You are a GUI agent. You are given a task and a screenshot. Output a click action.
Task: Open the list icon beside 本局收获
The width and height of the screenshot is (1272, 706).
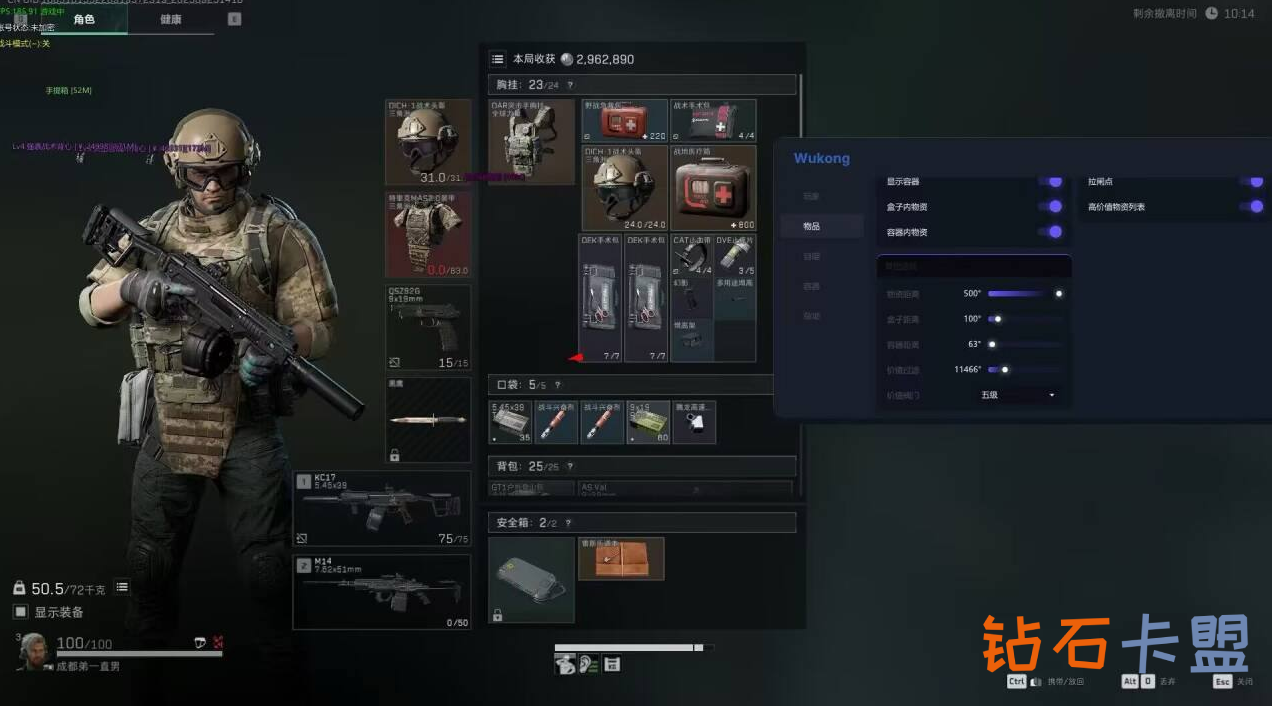(497, 59)
